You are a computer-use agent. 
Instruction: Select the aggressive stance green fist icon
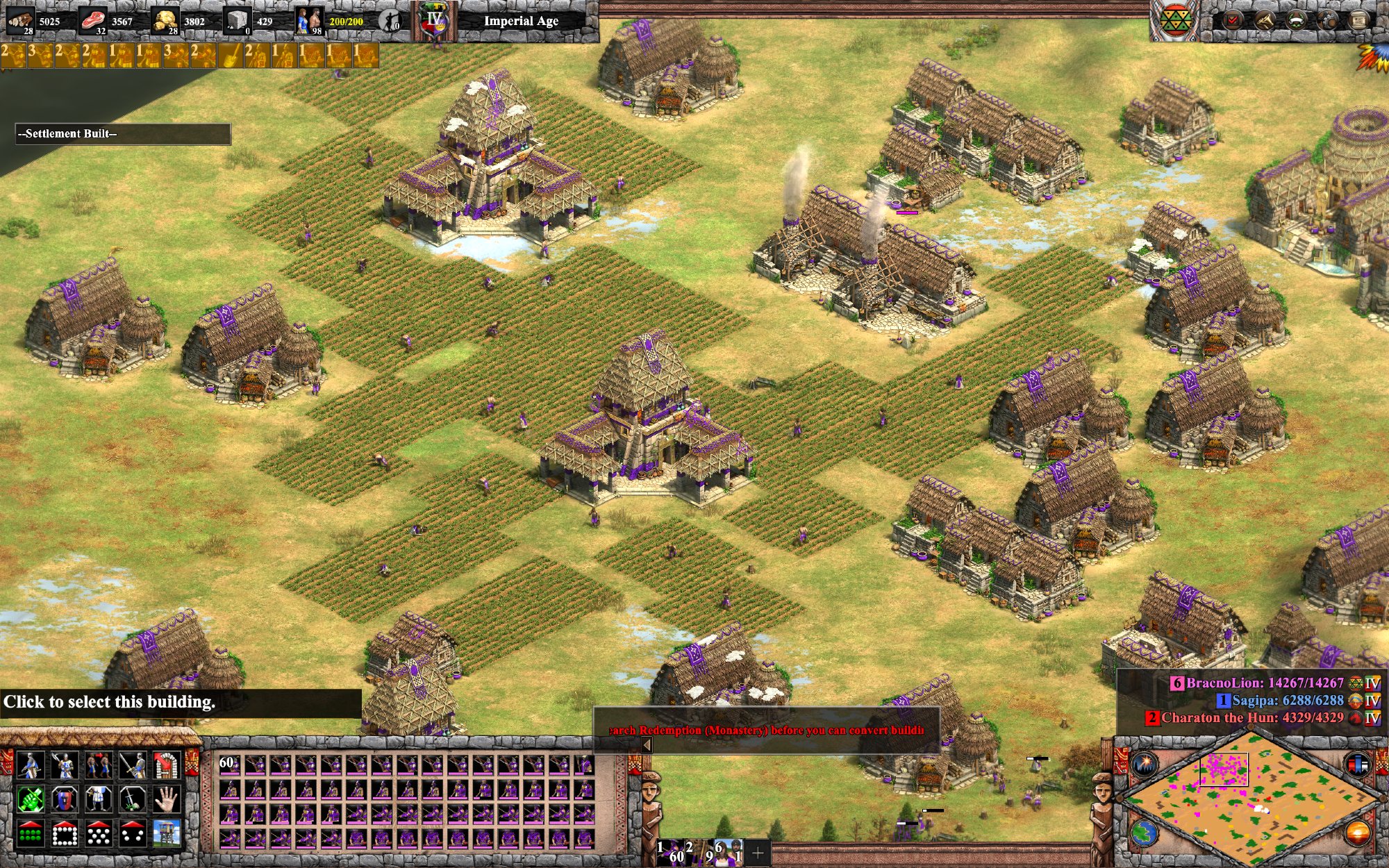[x=30, y=800]
